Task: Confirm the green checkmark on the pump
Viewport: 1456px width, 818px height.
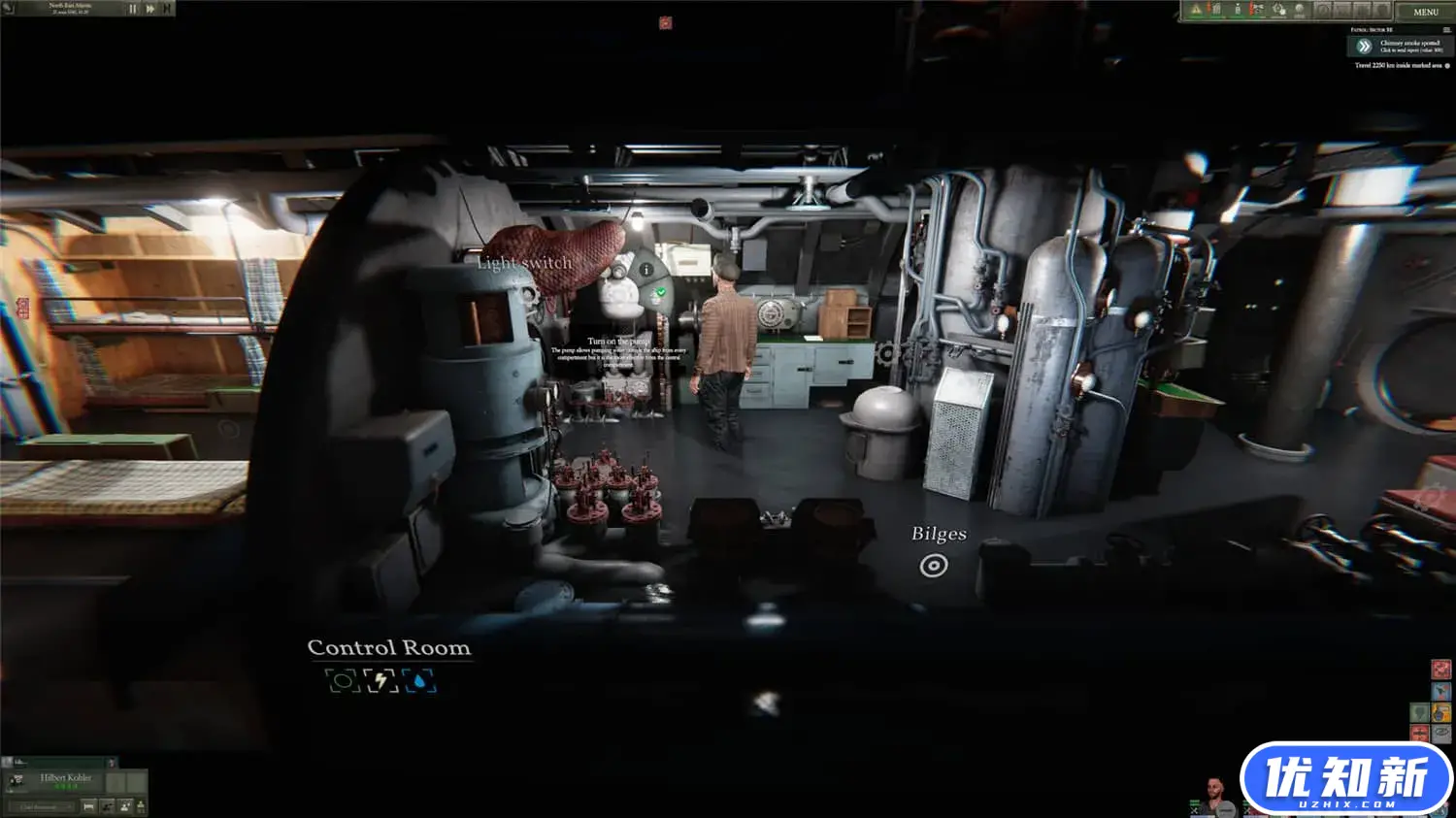Action: pos(661,291)
